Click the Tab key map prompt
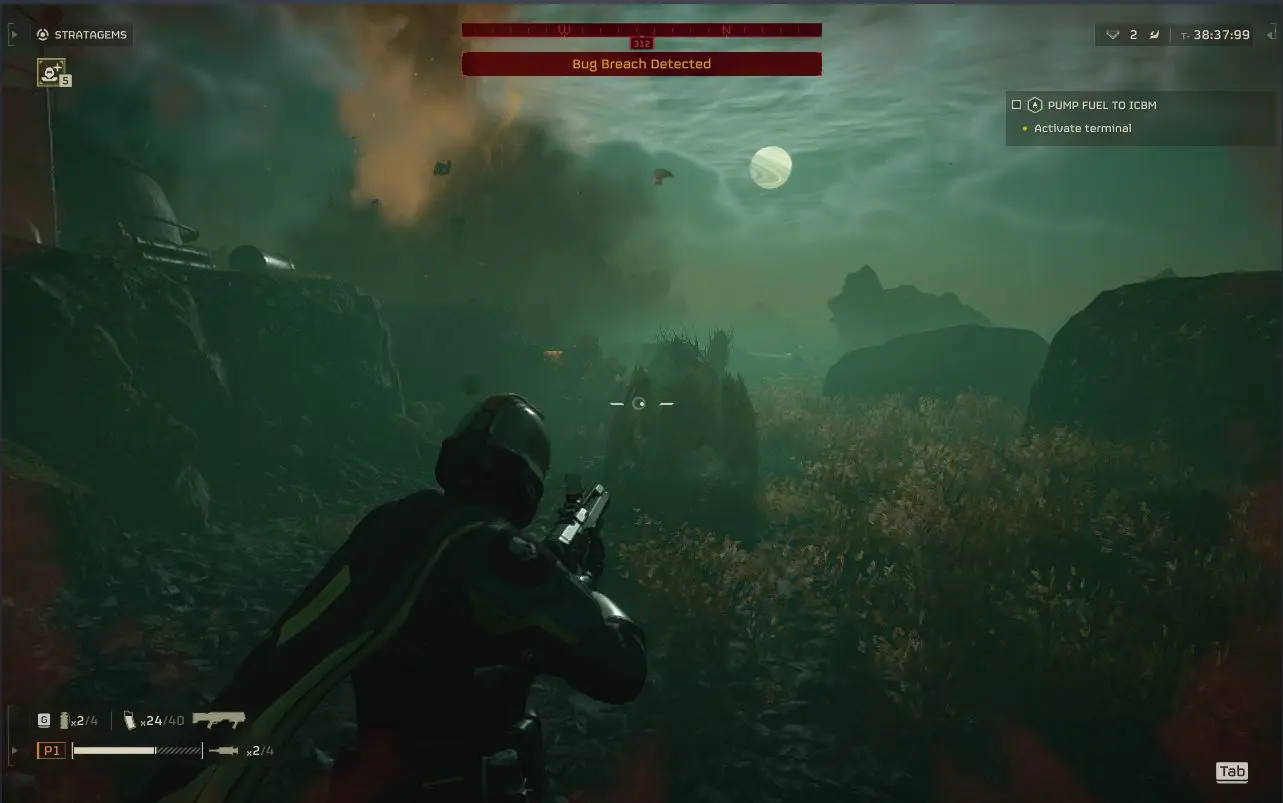Screen dimensions: 1283x803 tap(1232, 771)
